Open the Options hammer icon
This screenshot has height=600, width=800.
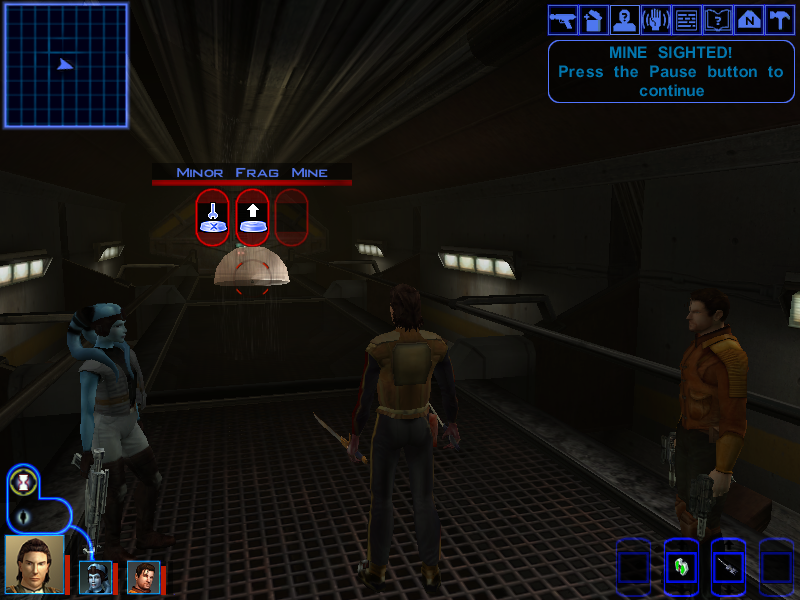tap(779, 19)
